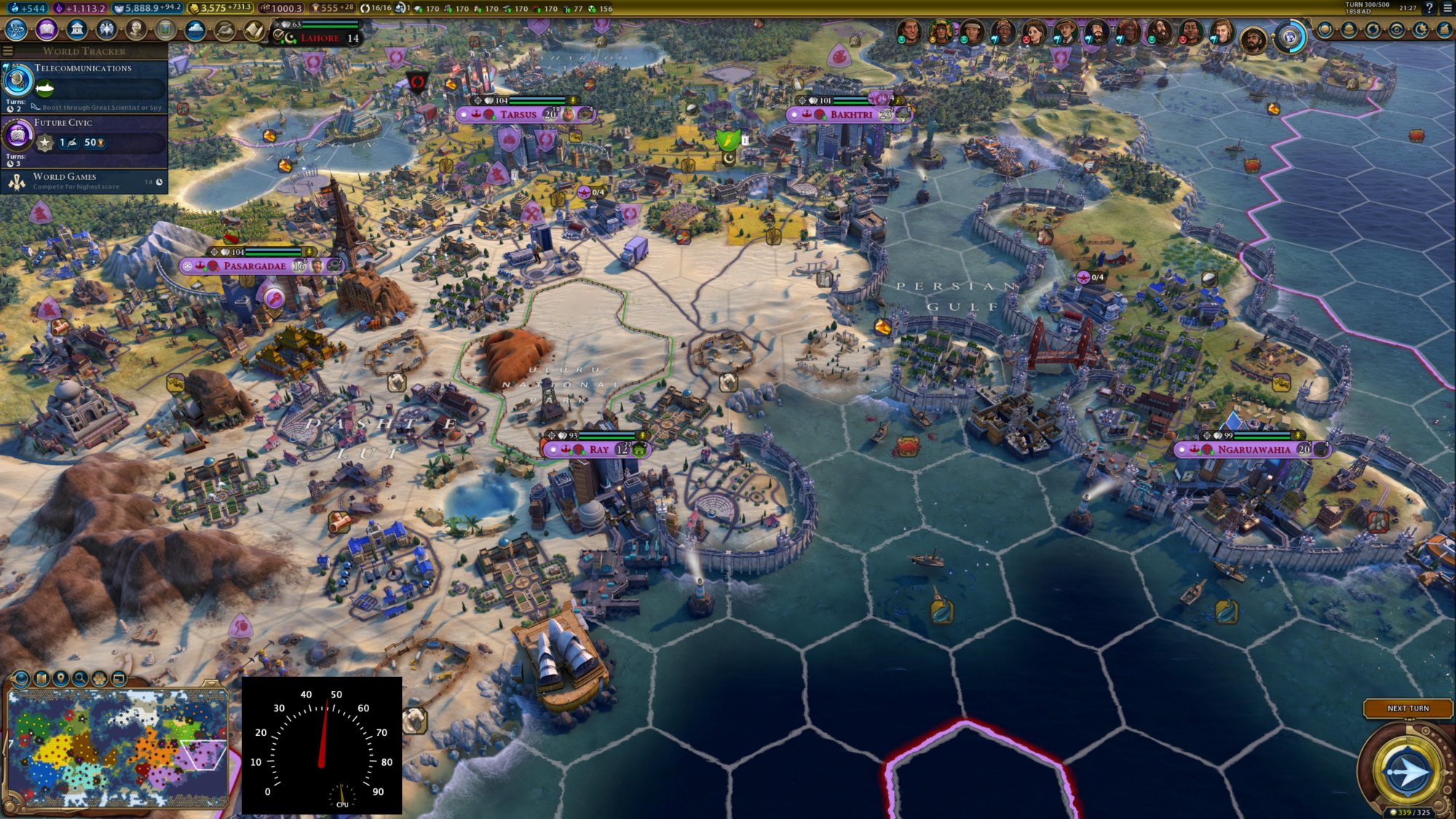This screenshot has height=819, width=1456.
Task: Open the Government panel icon on the top bar
Action: (76, 29)
